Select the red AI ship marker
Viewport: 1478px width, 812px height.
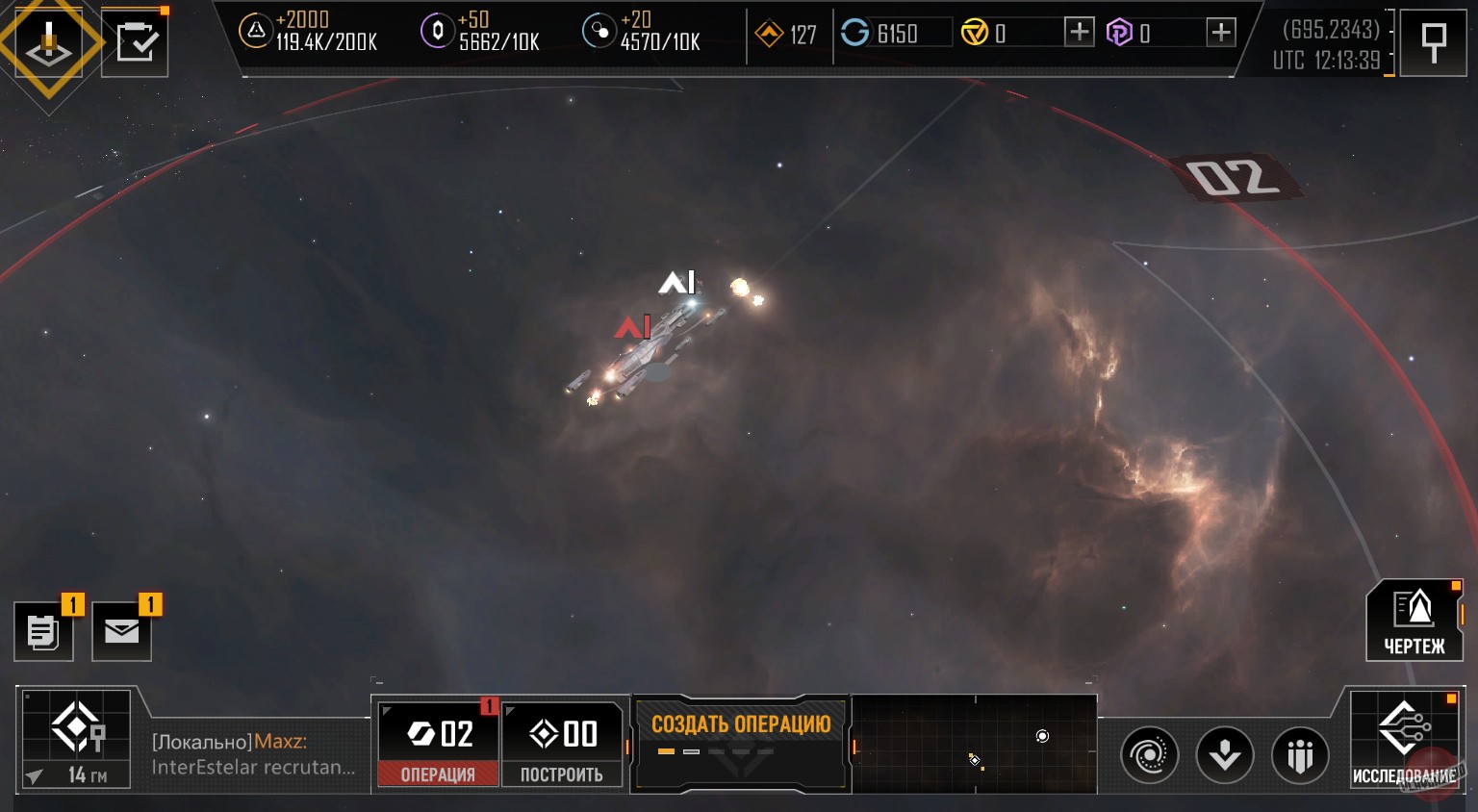click(x=632, y=327)
